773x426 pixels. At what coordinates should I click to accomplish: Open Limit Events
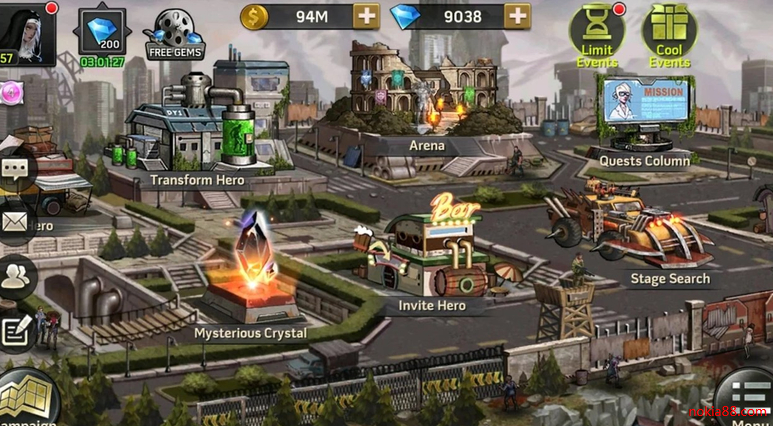(x=597, y=34)
